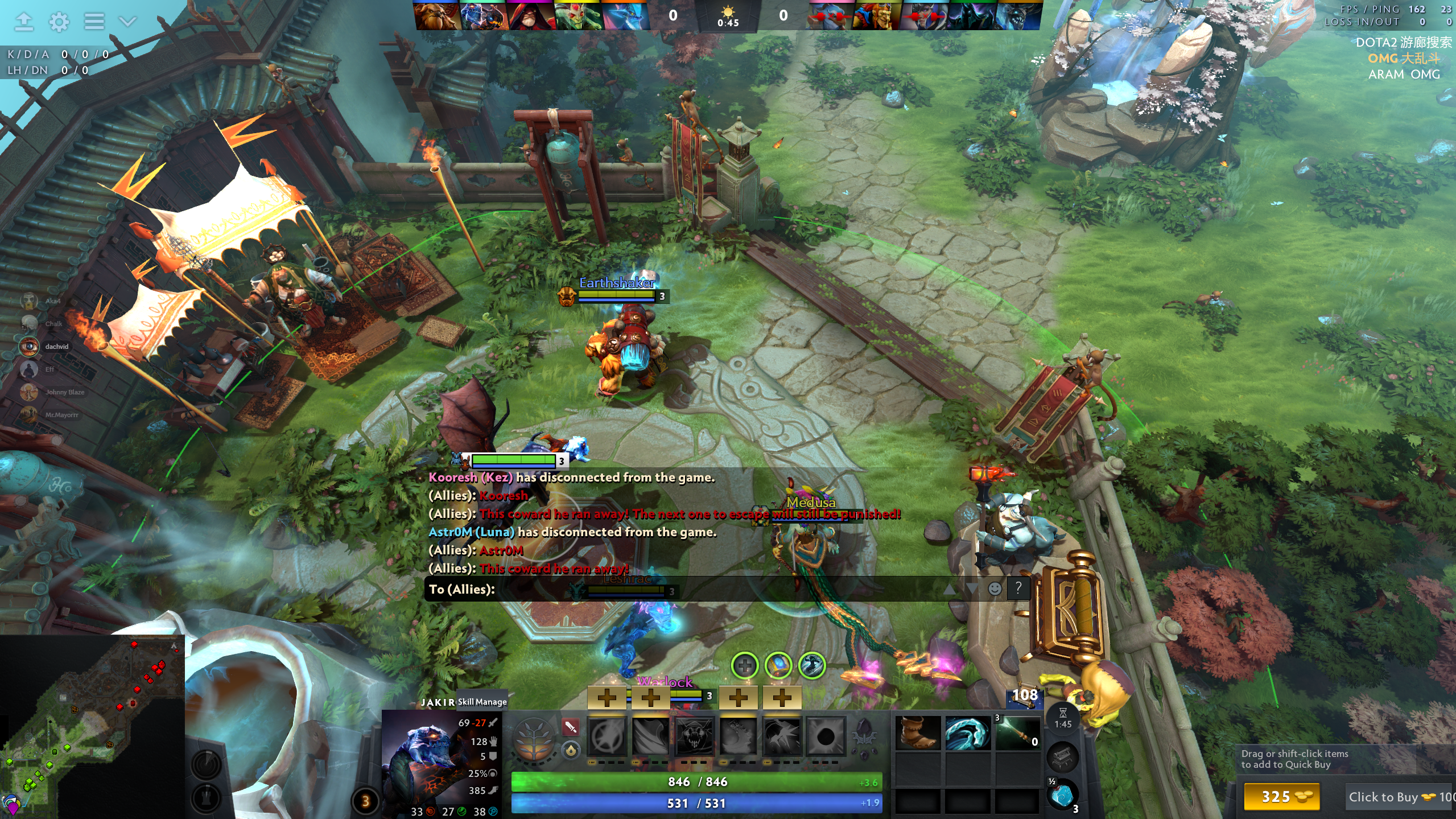Open the talent tree icon

pos(533,738)
